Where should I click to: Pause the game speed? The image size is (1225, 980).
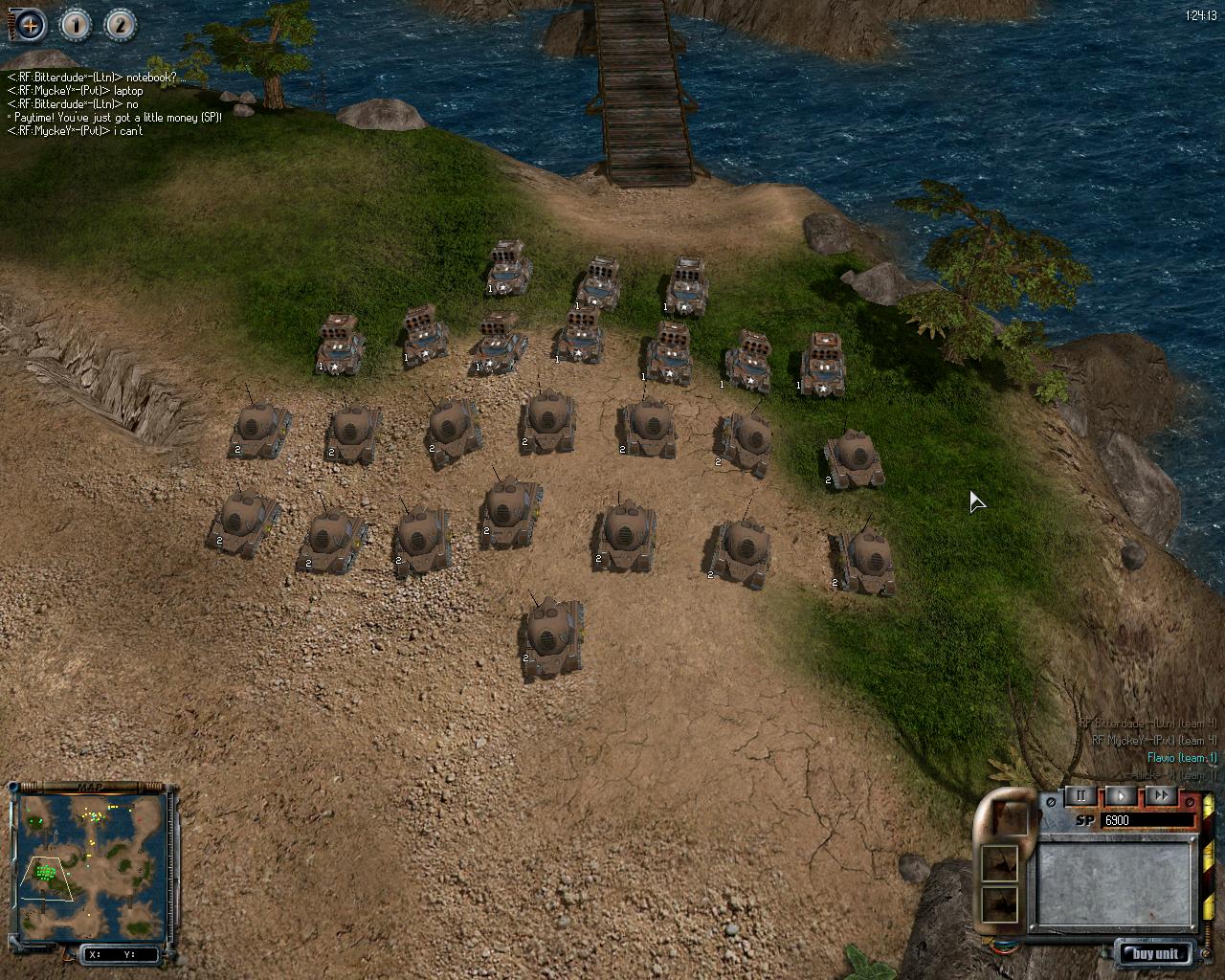(1081, 795)
